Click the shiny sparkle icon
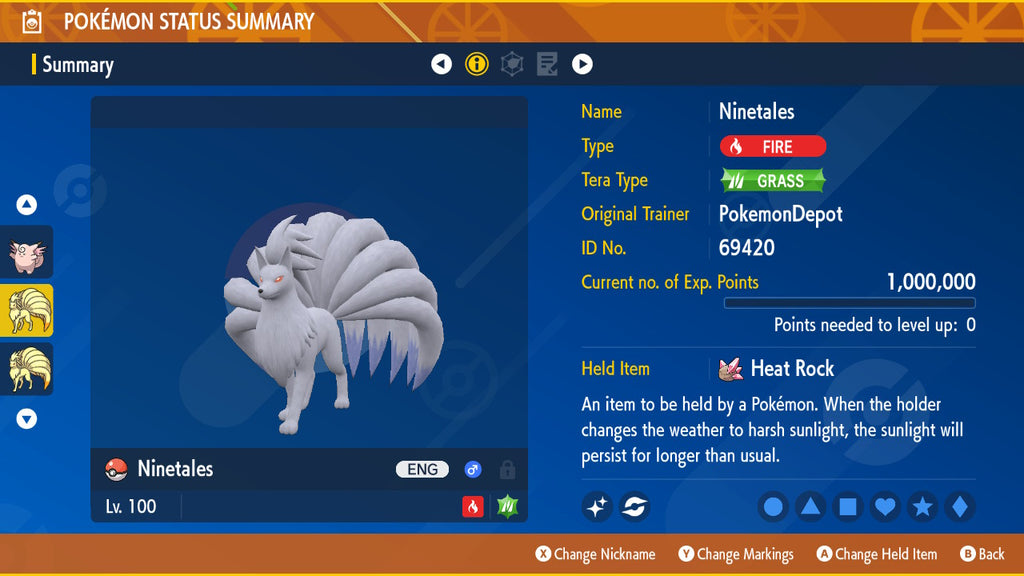This screenshot has width=1024, height=576. [x=597, y=507]
